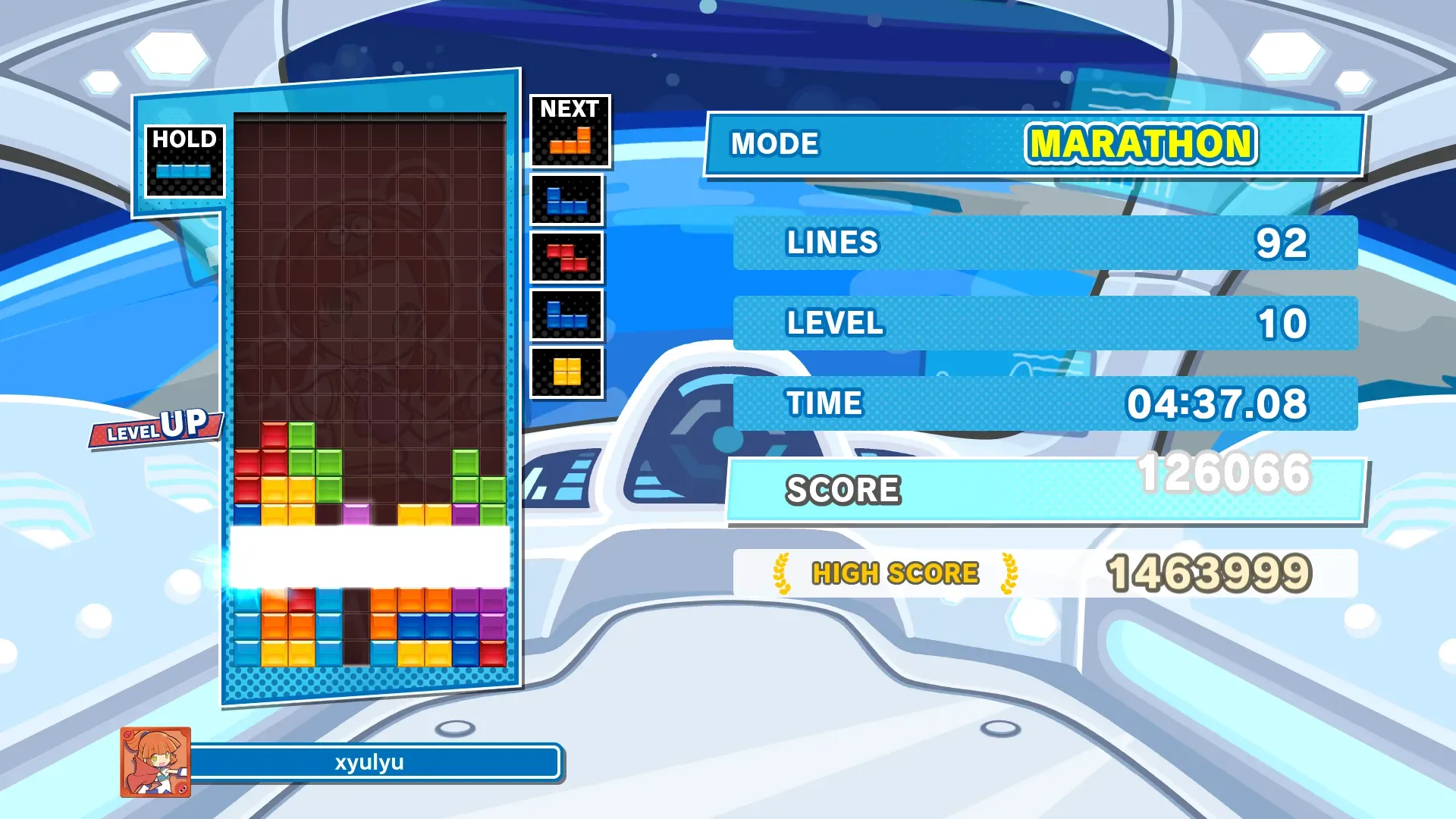Choose the red Z-piece in the queue
The height and width of the screenshot is (819, 1456).
click(566, 258)
